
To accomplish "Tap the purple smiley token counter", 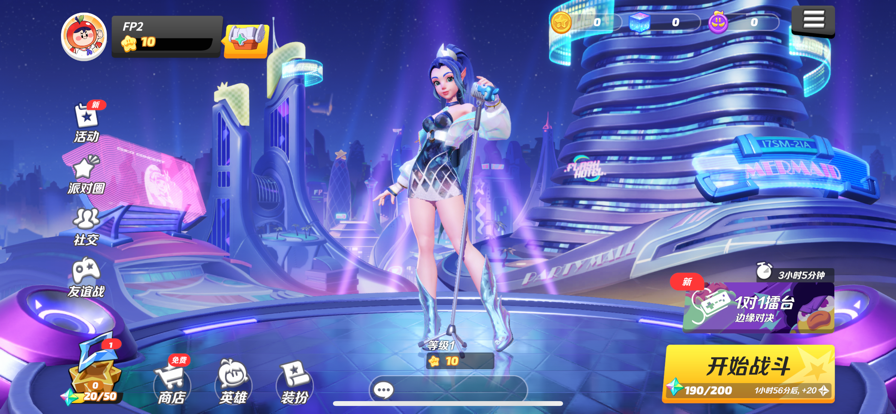I will [738, 22].
